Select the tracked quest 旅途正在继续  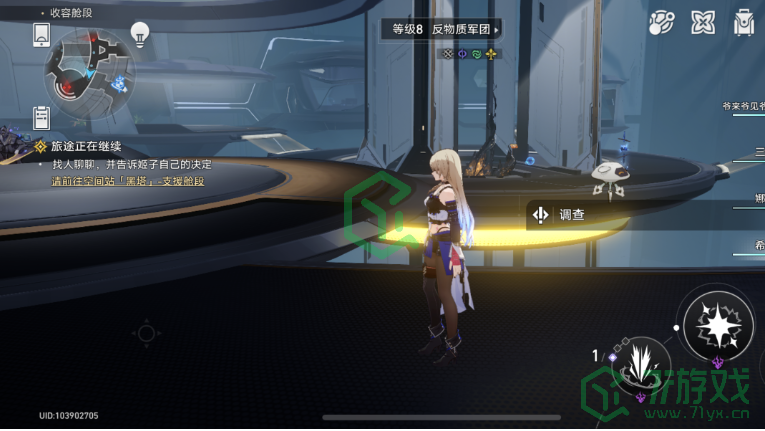click(x=96, y=146)
